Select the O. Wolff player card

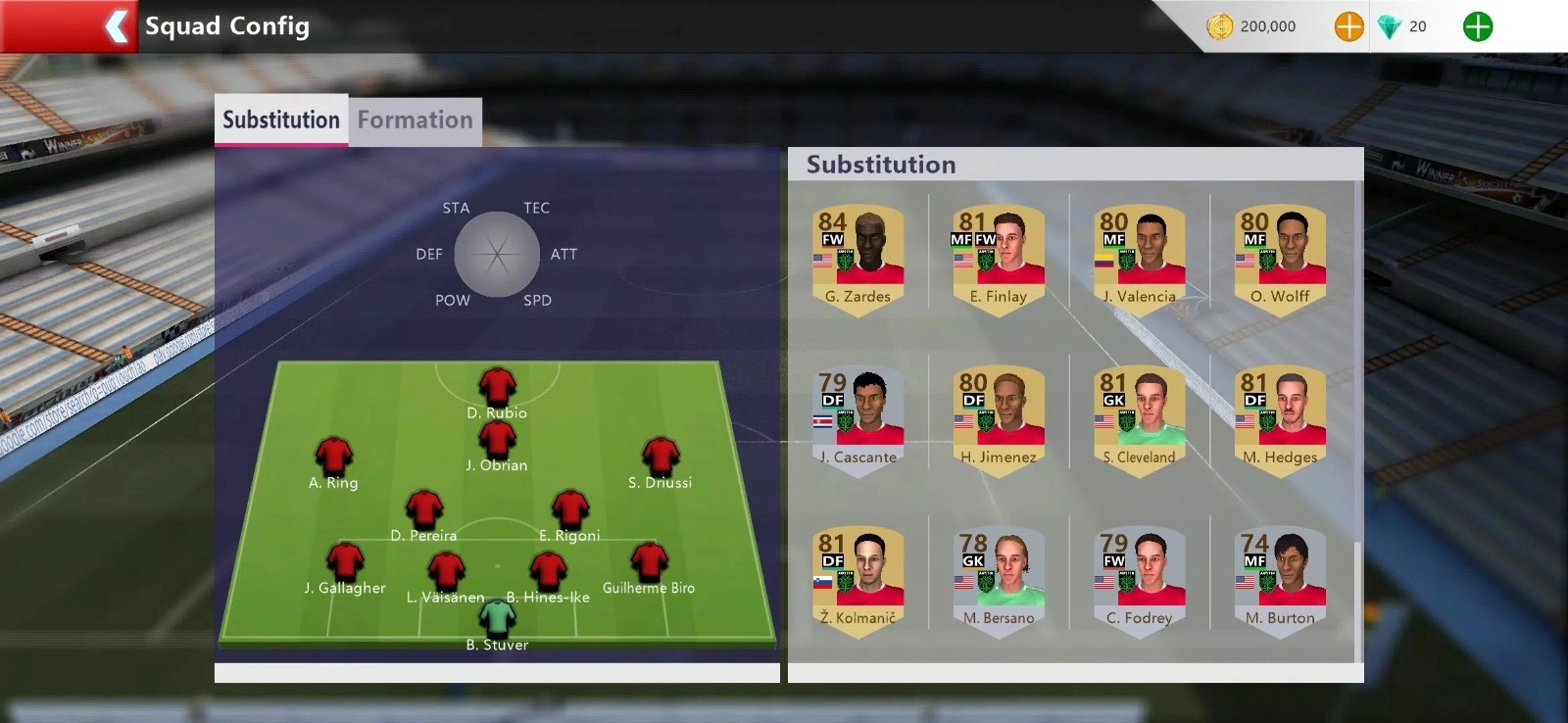click(x=1280, y=257)
